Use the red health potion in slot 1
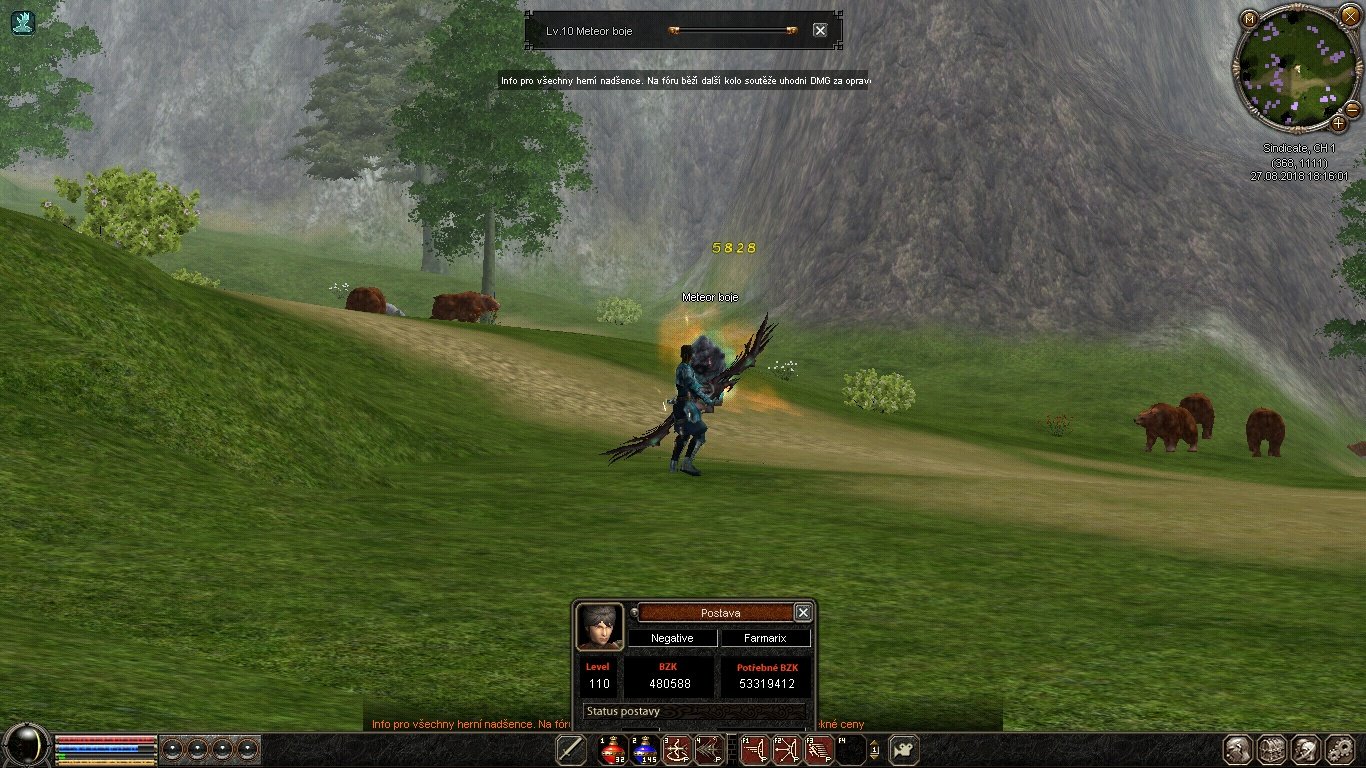 click(612, 750)
